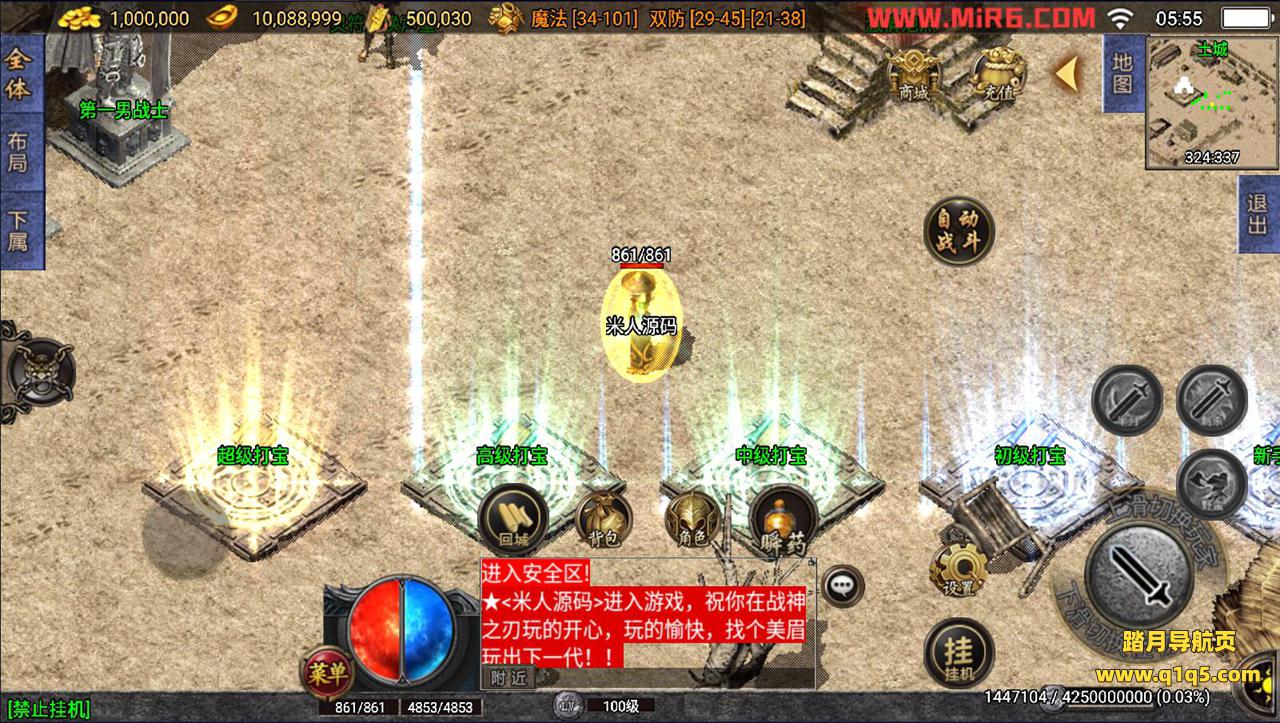Toggle 自动战斗 auto battle
1280x723 pixels.
pyautogui.click(x=959, y=230)
